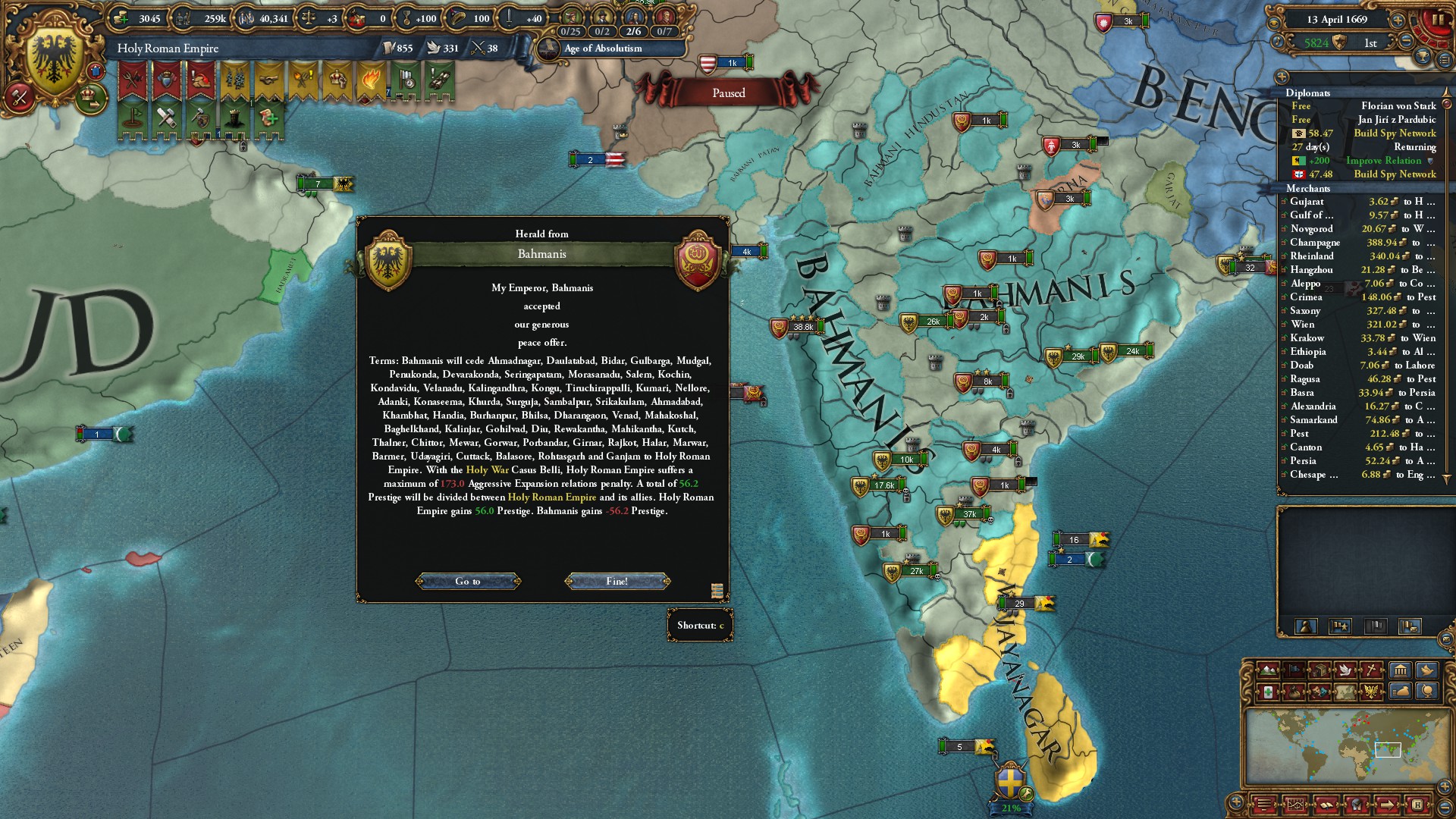1456x819 pixels.
Task: Choose Go to in the Bahmanis herald
Action: [x=468, y=582]
